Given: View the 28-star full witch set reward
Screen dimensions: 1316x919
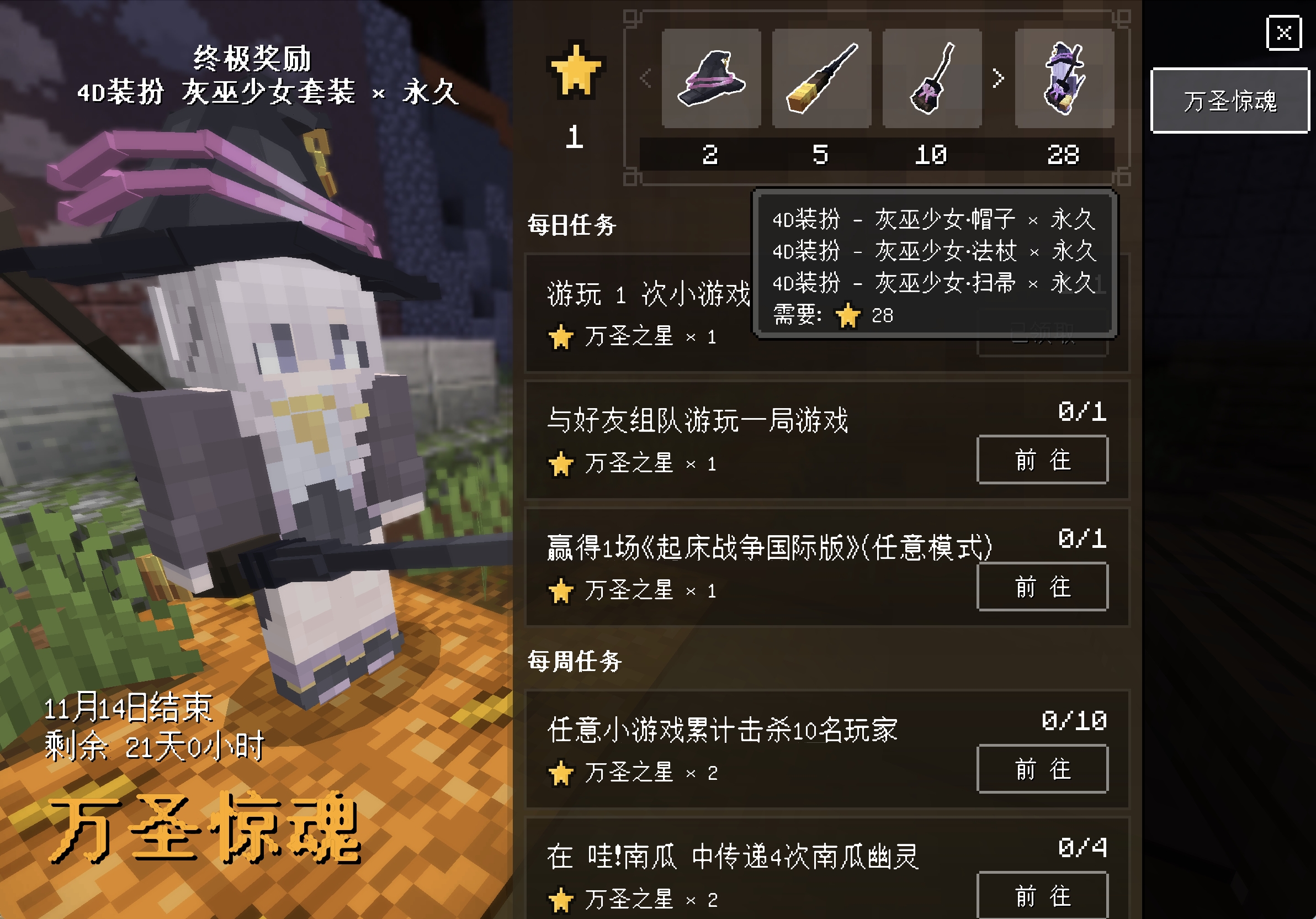Looking at the screenshot, I should point(1064,78).
